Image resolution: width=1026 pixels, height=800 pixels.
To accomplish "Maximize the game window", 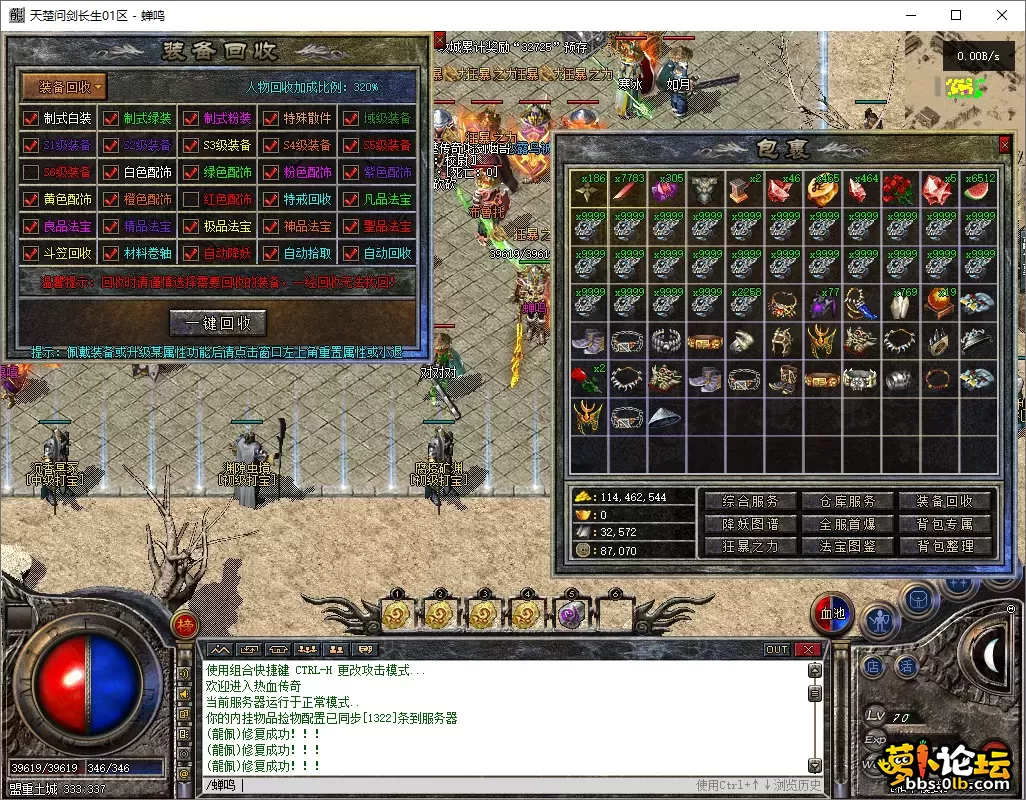I will pos(956,15).
